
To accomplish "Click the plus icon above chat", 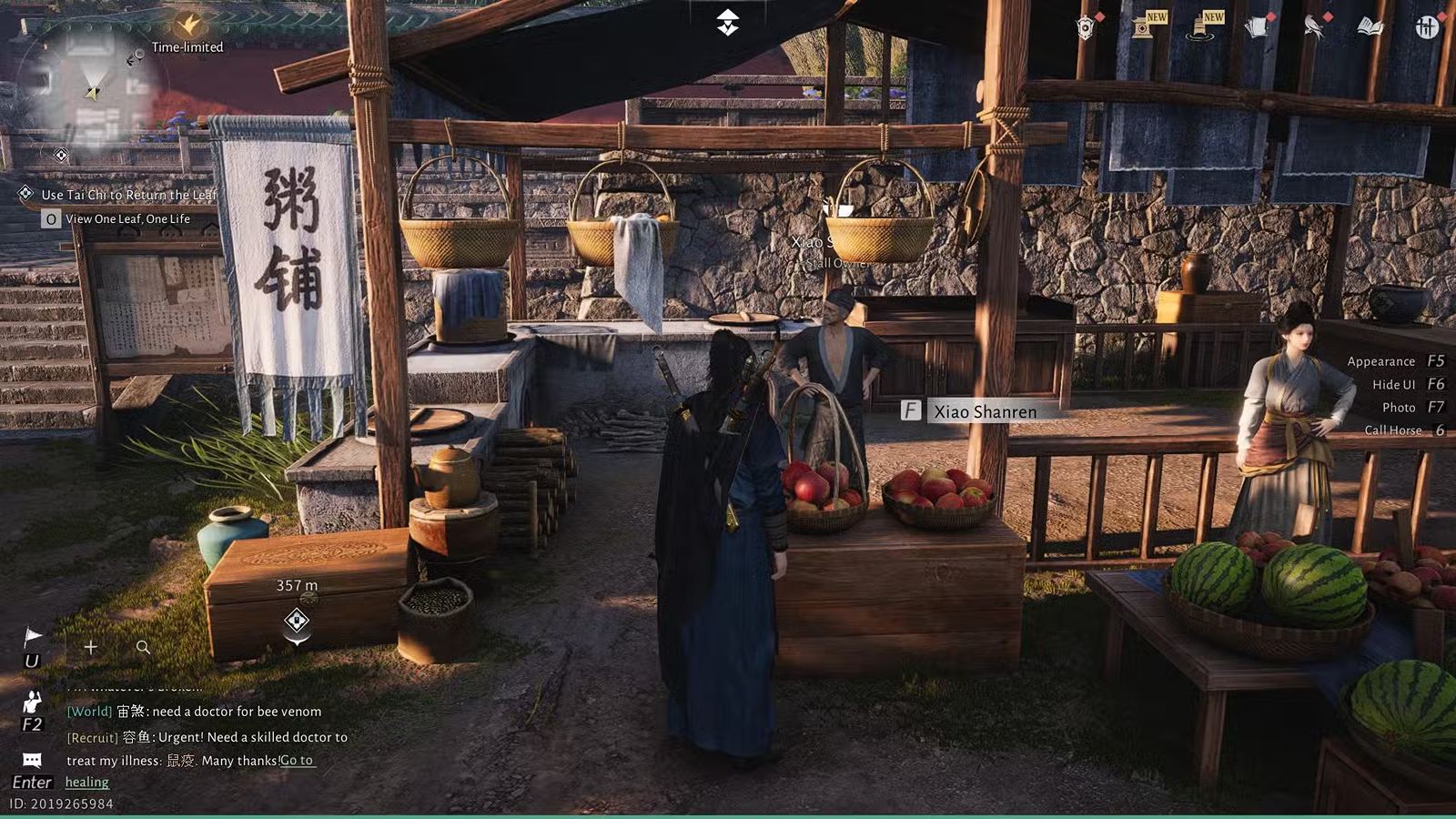I will tap(91, 647).
